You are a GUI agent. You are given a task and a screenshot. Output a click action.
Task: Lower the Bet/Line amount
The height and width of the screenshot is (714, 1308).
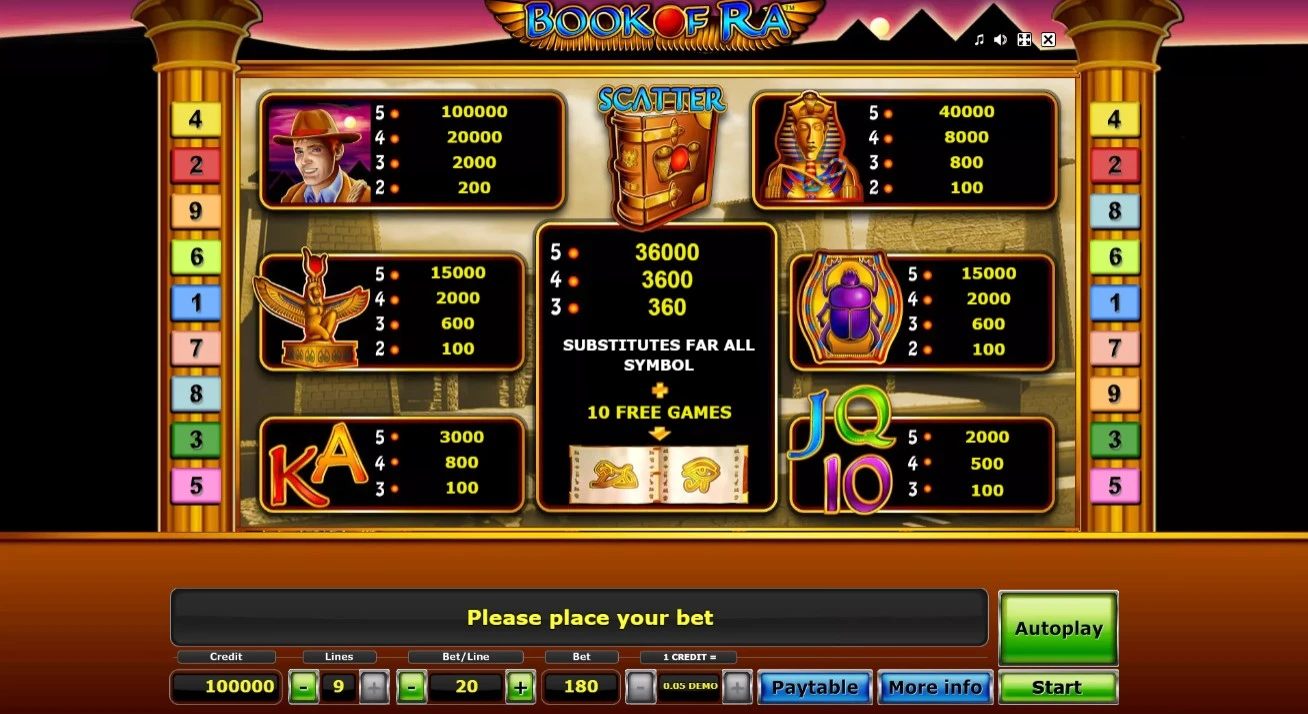coord(411,687)
